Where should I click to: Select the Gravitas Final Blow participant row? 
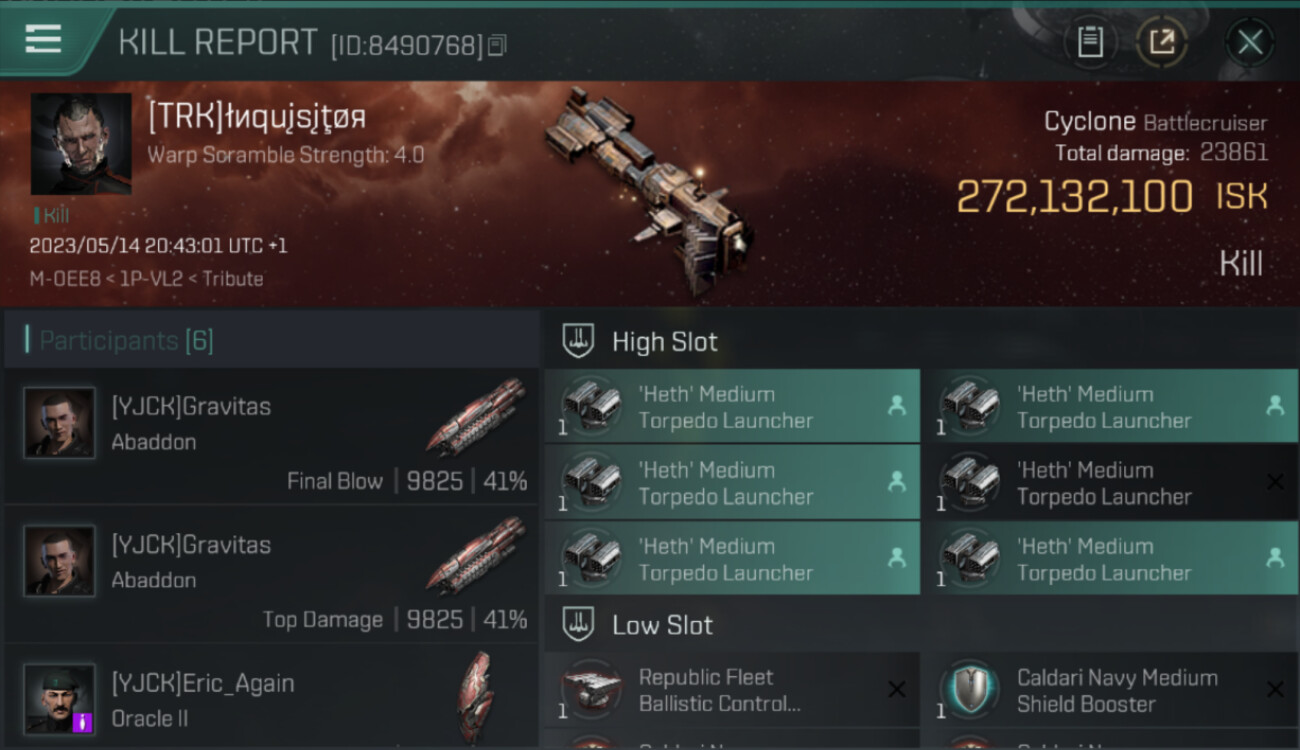[x=272, y=437]
